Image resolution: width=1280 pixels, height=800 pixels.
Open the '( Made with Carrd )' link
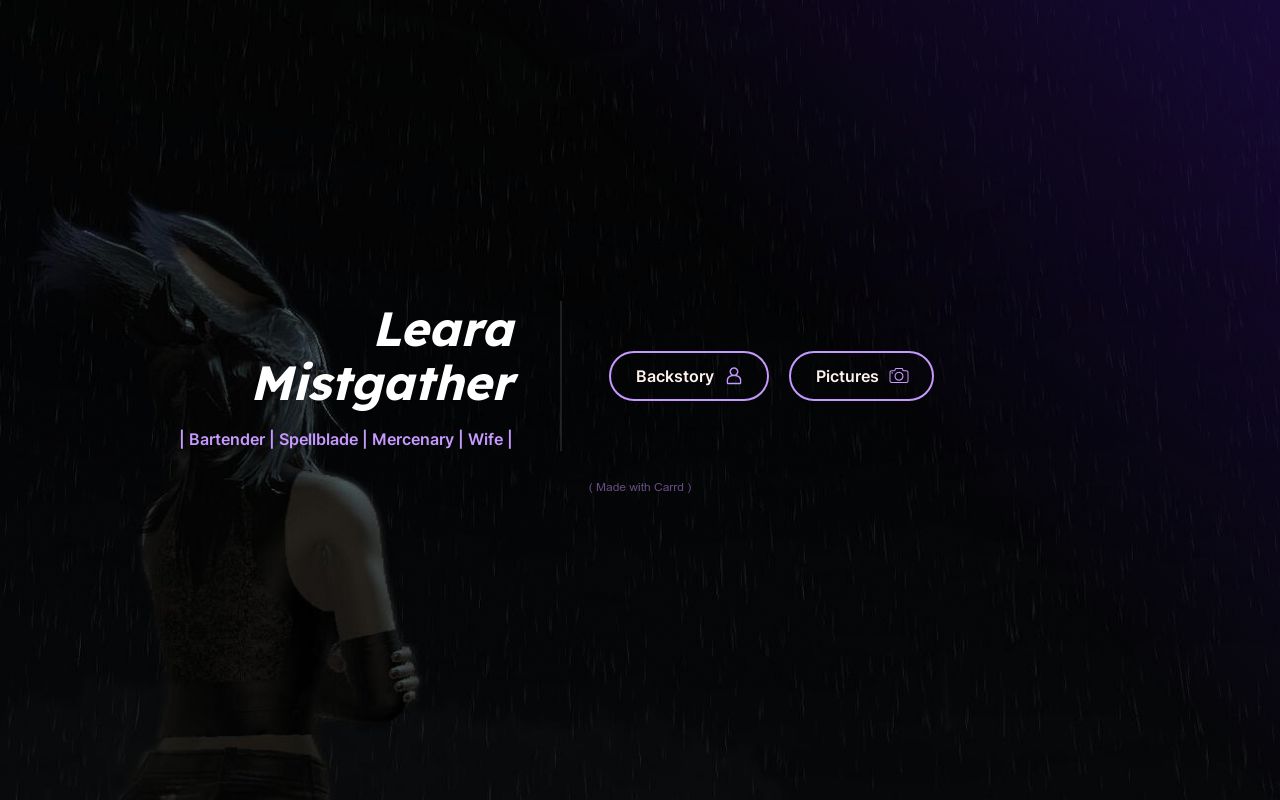[640, 487]
